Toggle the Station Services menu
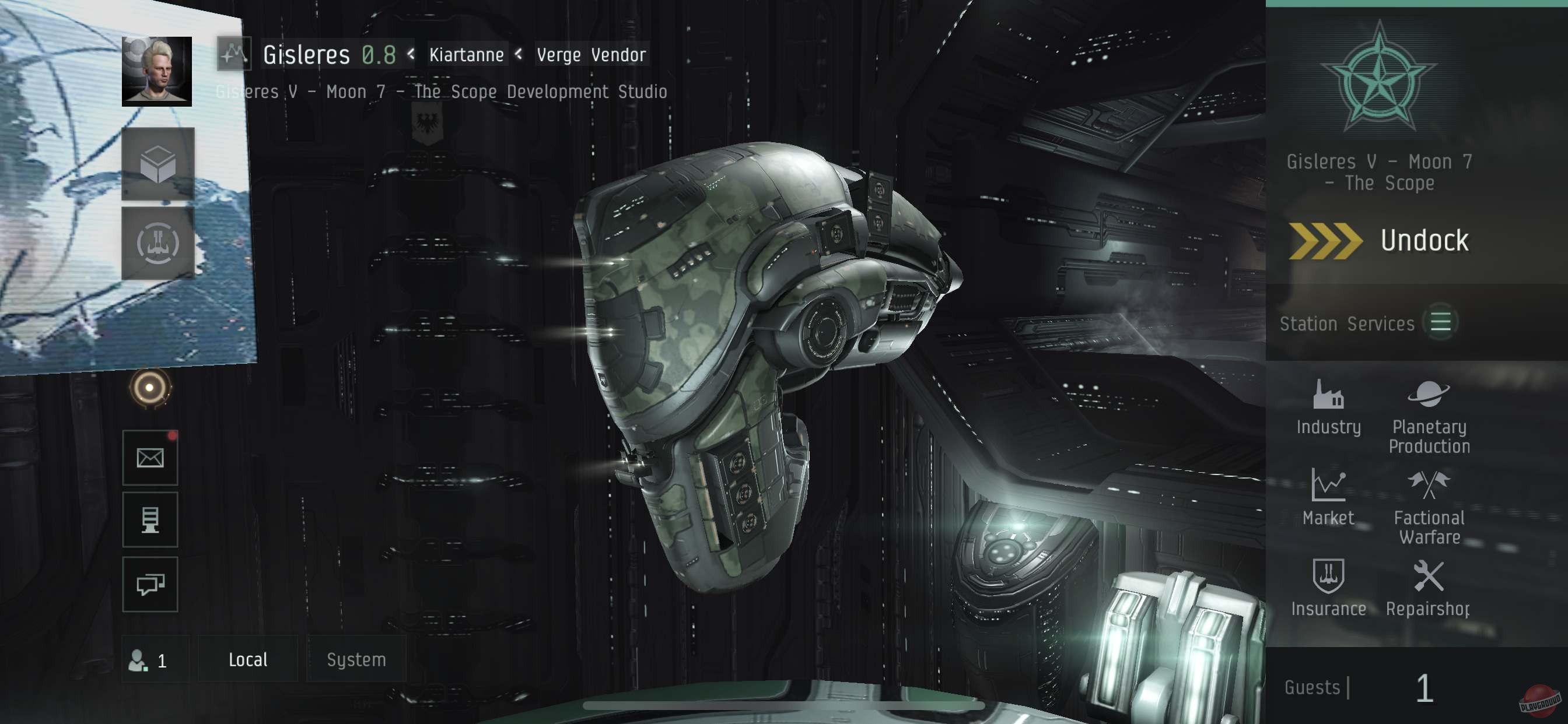This screenshot has width=1568, height=724. click(x=1440, y=323)
